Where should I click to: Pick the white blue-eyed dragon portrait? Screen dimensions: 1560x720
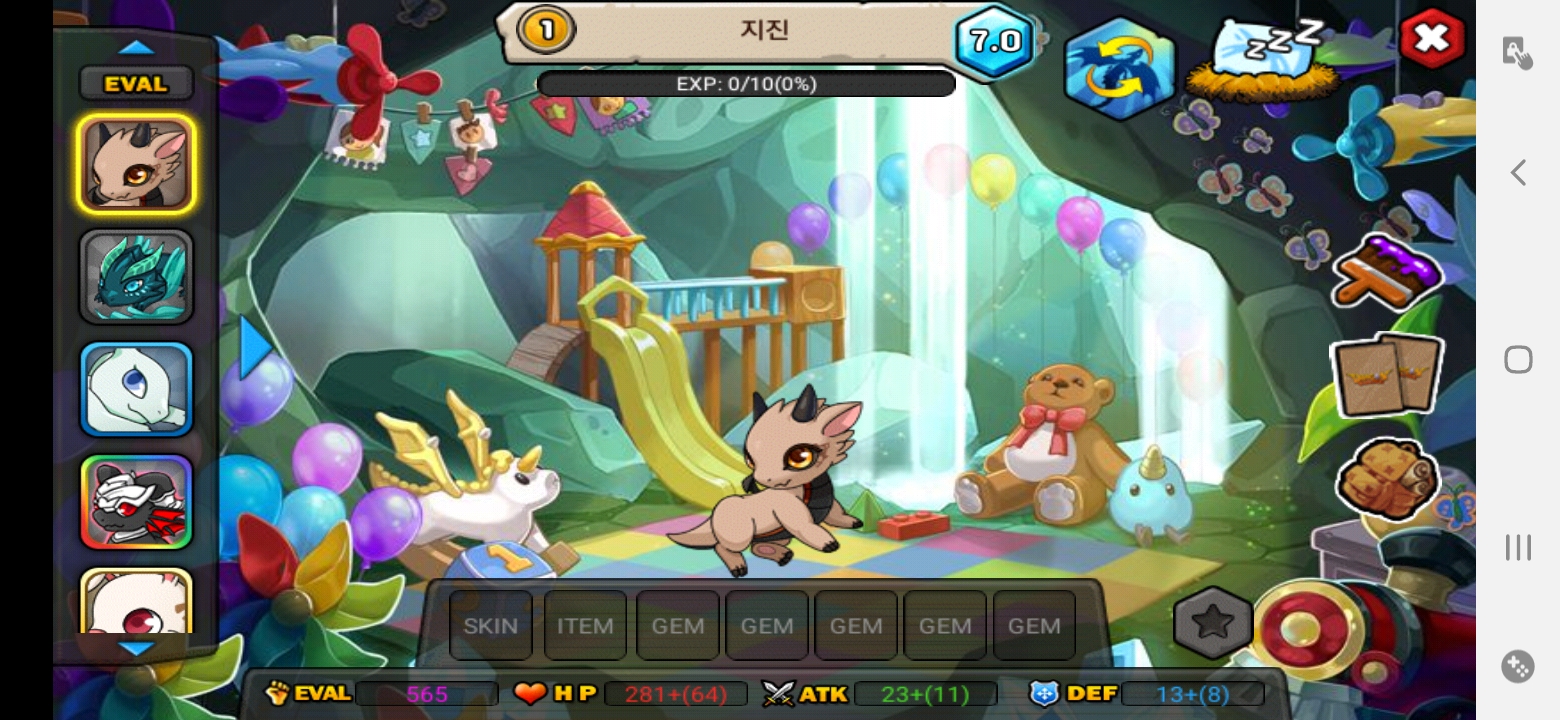pyautogui.click(x=136, y=389)
